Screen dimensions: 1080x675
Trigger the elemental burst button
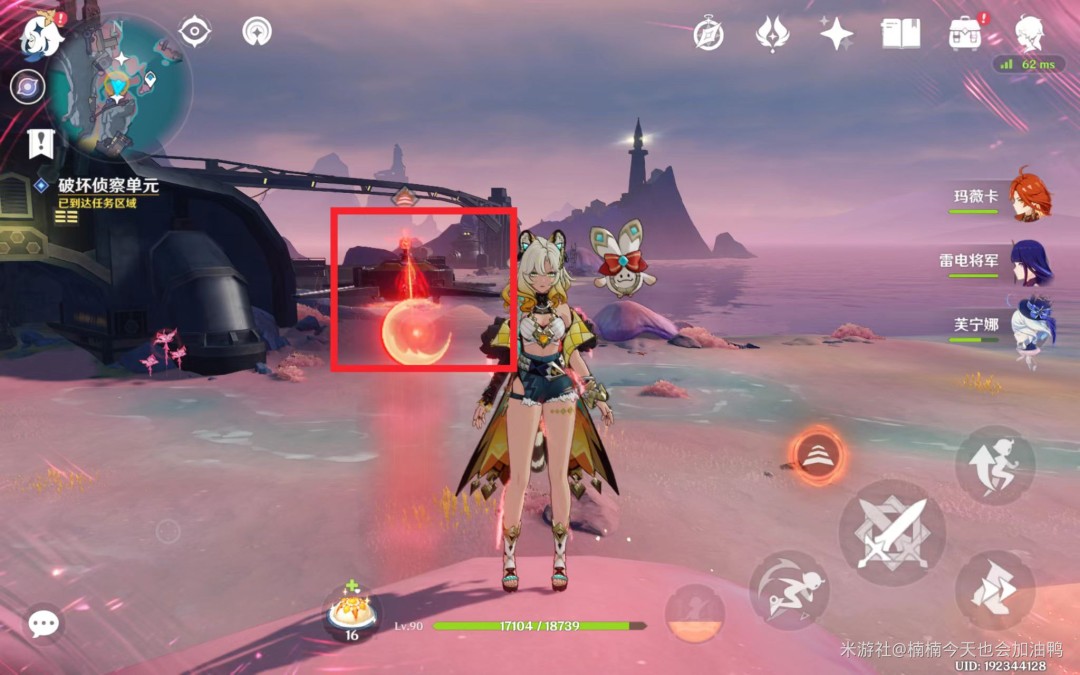[695, 614]
